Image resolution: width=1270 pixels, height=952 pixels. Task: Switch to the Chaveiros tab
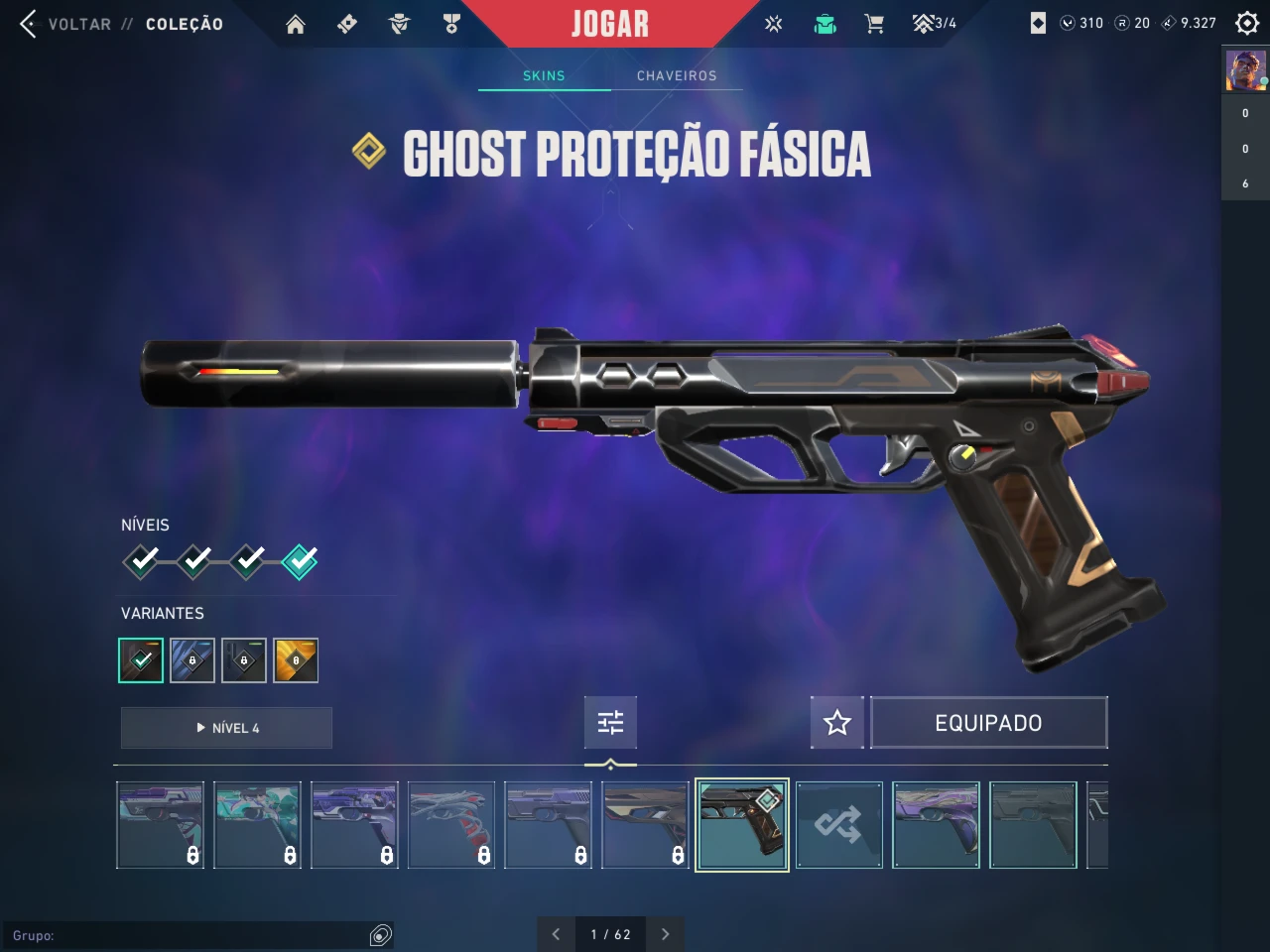(x=677, y=75)
